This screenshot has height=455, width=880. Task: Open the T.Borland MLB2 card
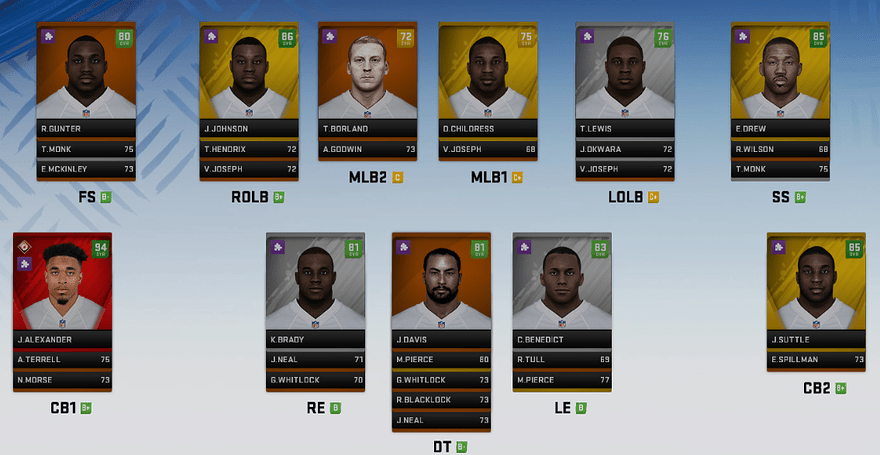[367, 75]
